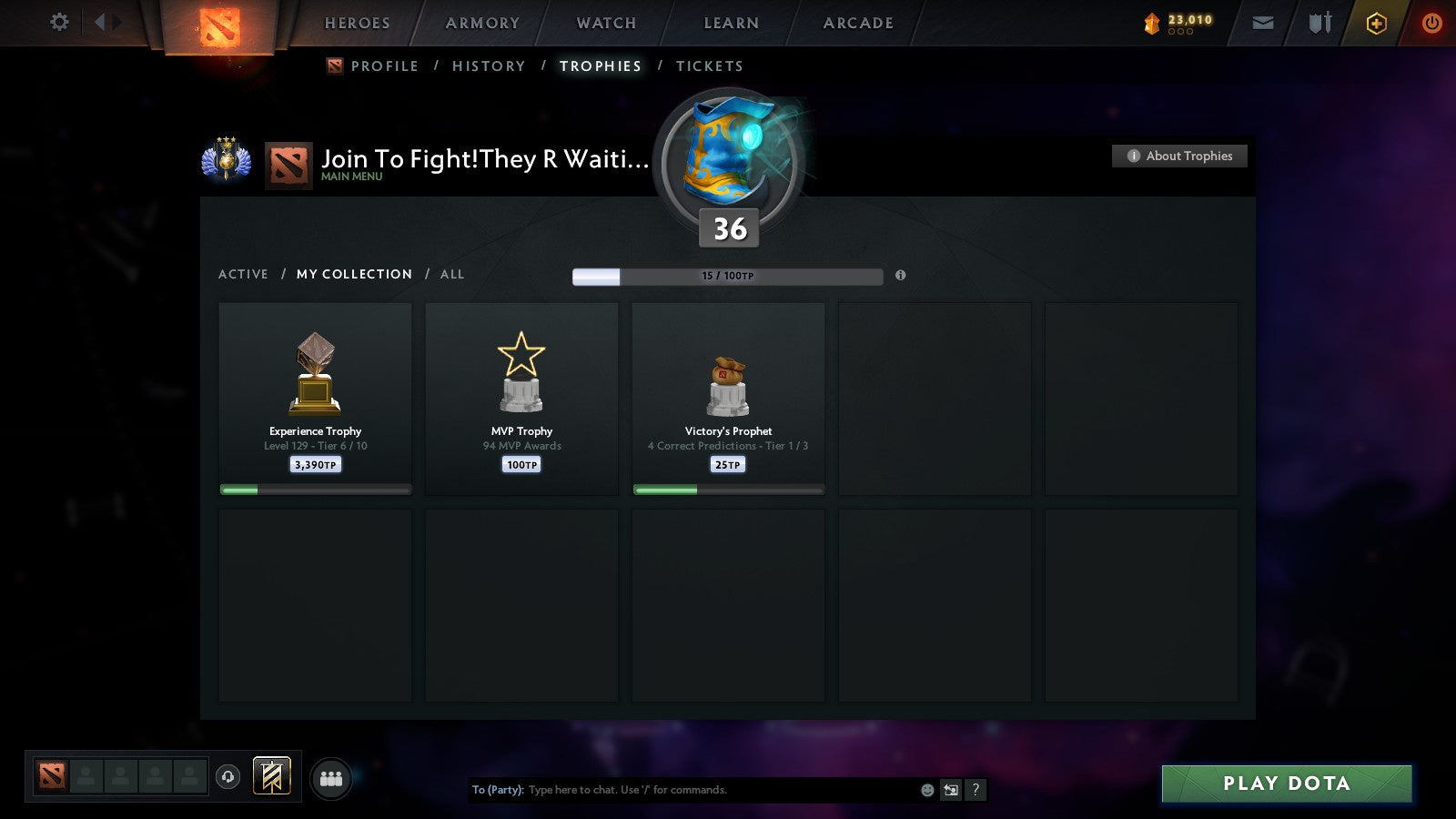Viewport: 1456px width, 819px height.
Task: Click the 15/100TP trophy progress bar
Action: coord(727,276)
